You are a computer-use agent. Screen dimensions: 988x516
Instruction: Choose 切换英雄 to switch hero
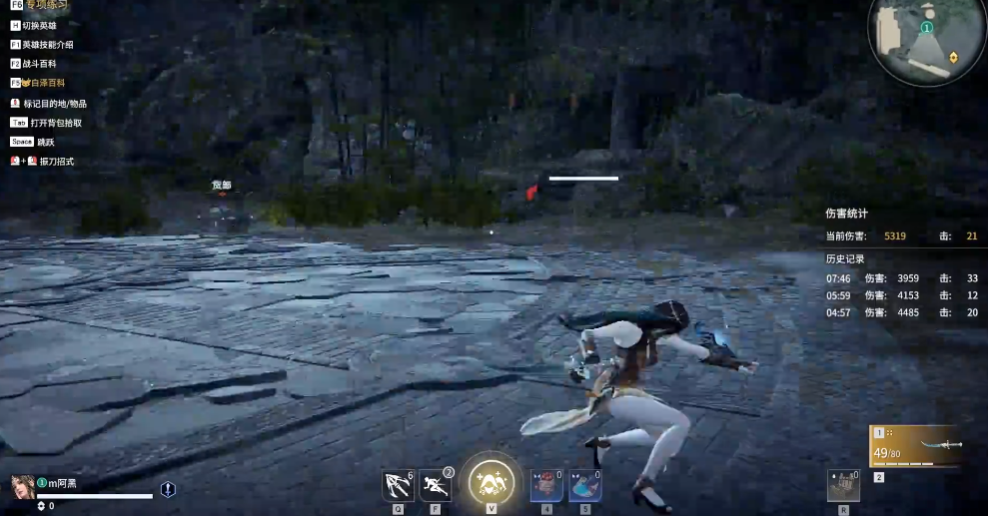(x=40, y=25)
